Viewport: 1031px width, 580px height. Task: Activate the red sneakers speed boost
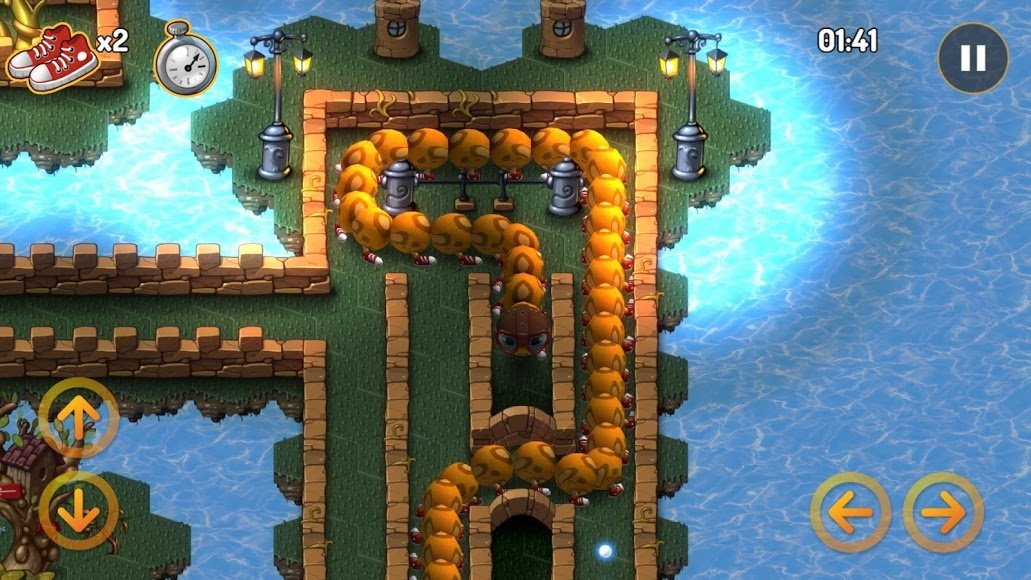pos(54,54)
